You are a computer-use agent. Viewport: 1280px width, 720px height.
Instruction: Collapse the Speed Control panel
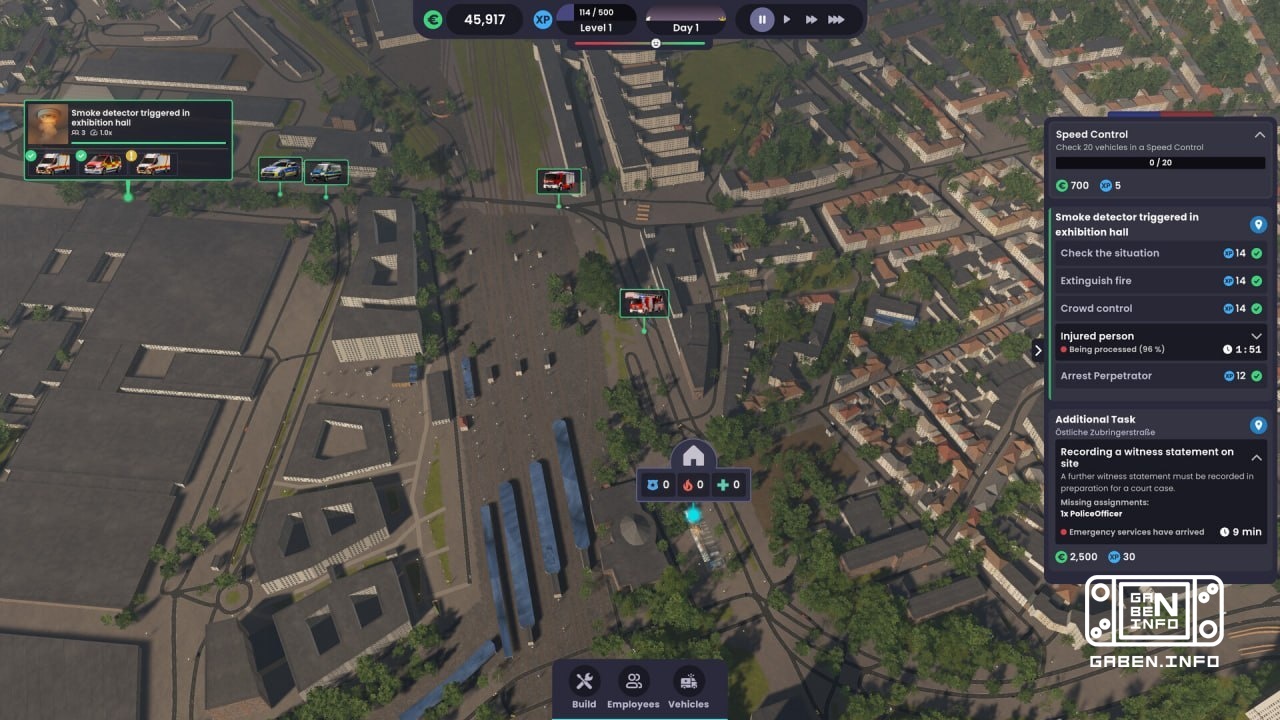(x=1260, y=134)
